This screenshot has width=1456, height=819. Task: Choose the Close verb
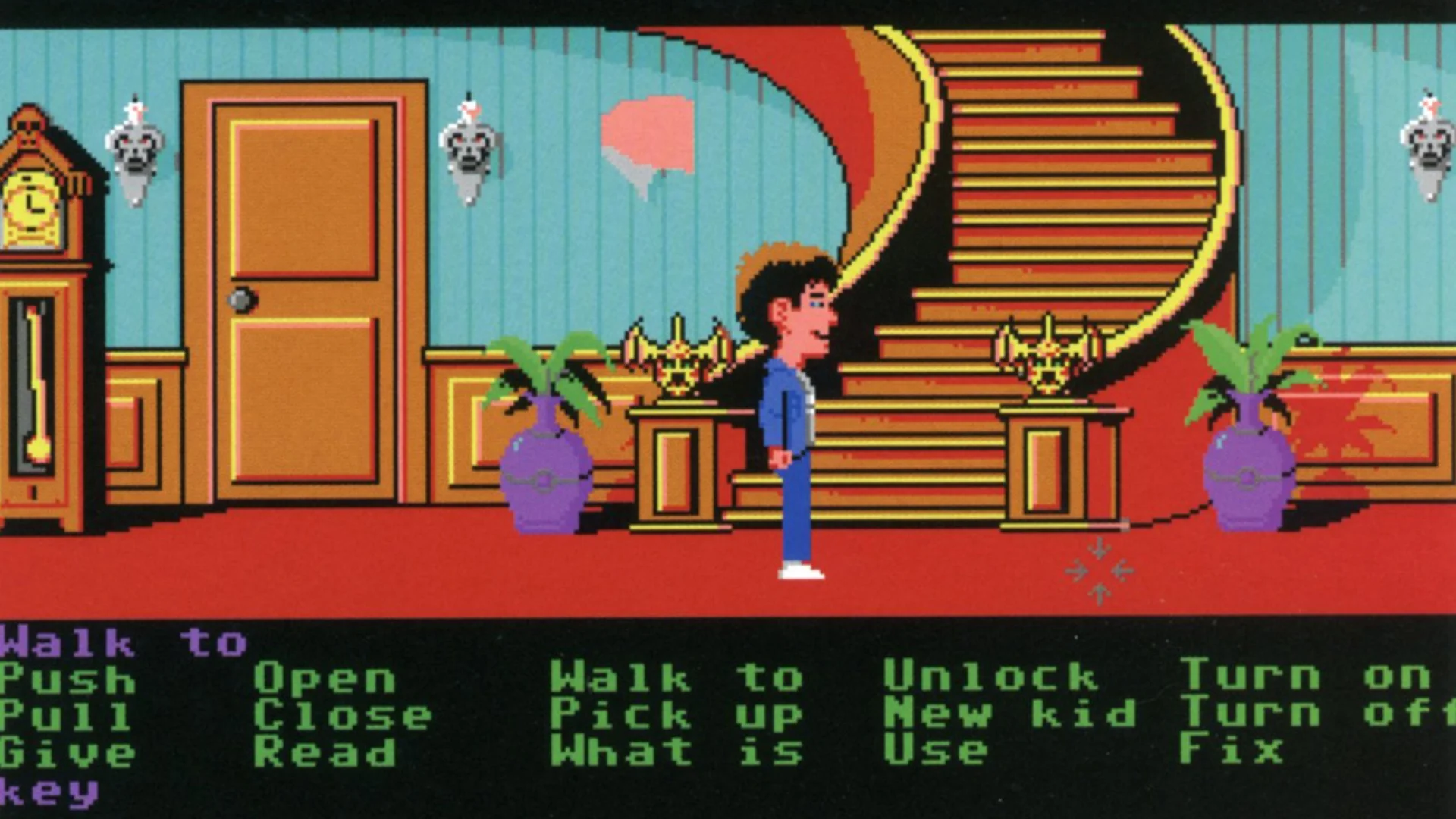(x=342, y=716)
